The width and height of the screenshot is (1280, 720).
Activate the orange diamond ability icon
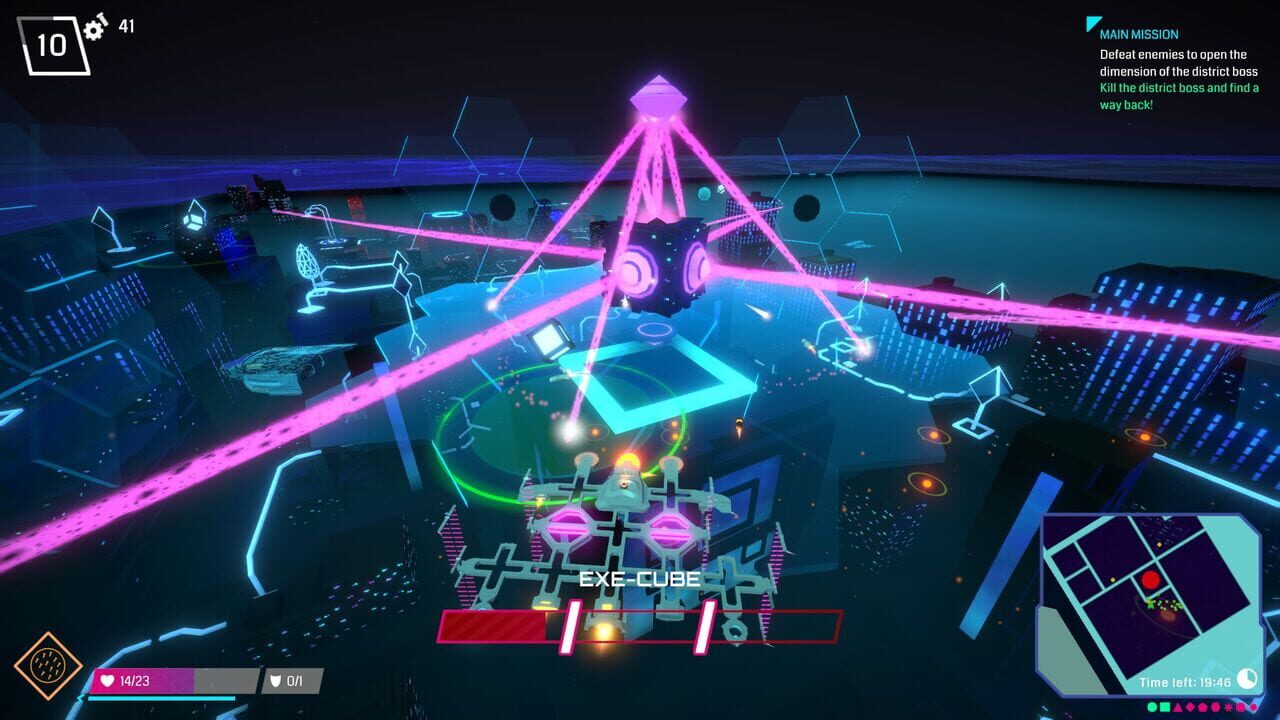coord(48,666)
